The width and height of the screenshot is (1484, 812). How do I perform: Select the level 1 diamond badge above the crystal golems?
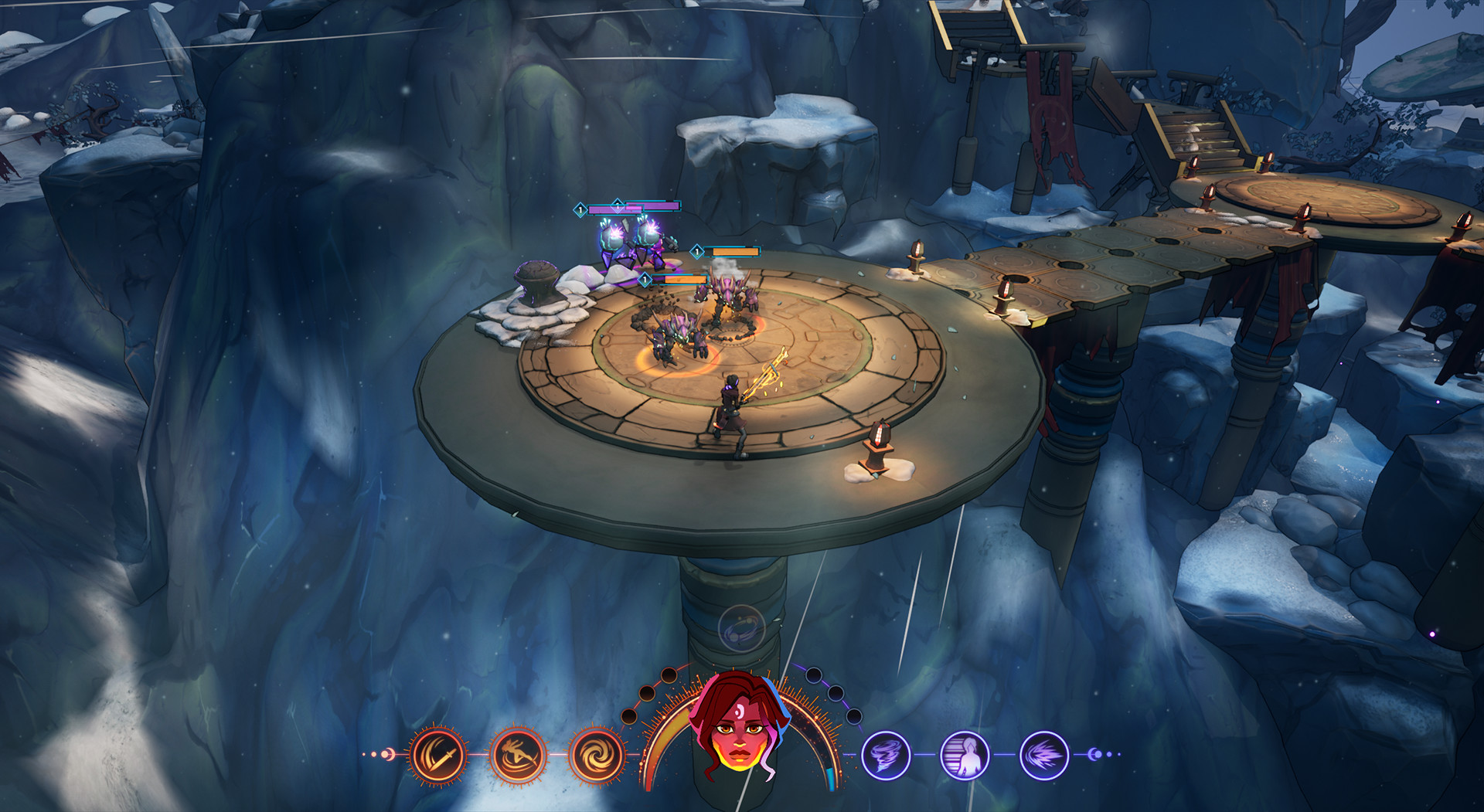pyautogui.click(x=580, y=209)
